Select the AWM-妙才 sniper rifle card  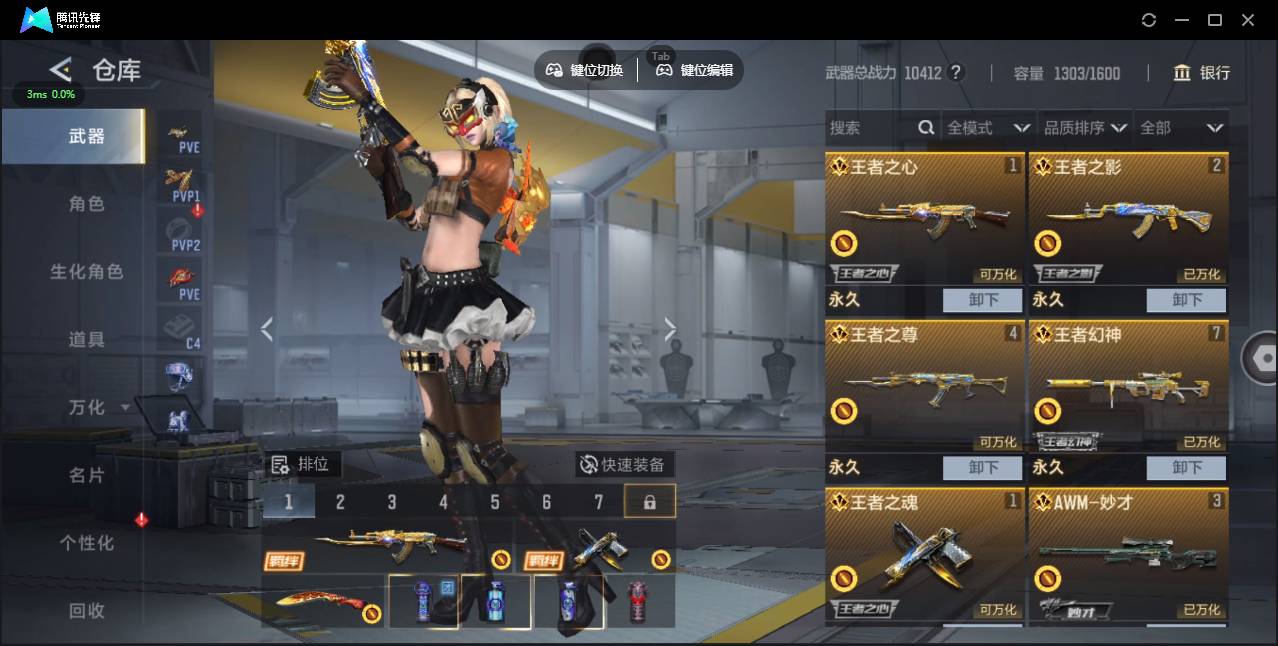[1128, 555]
